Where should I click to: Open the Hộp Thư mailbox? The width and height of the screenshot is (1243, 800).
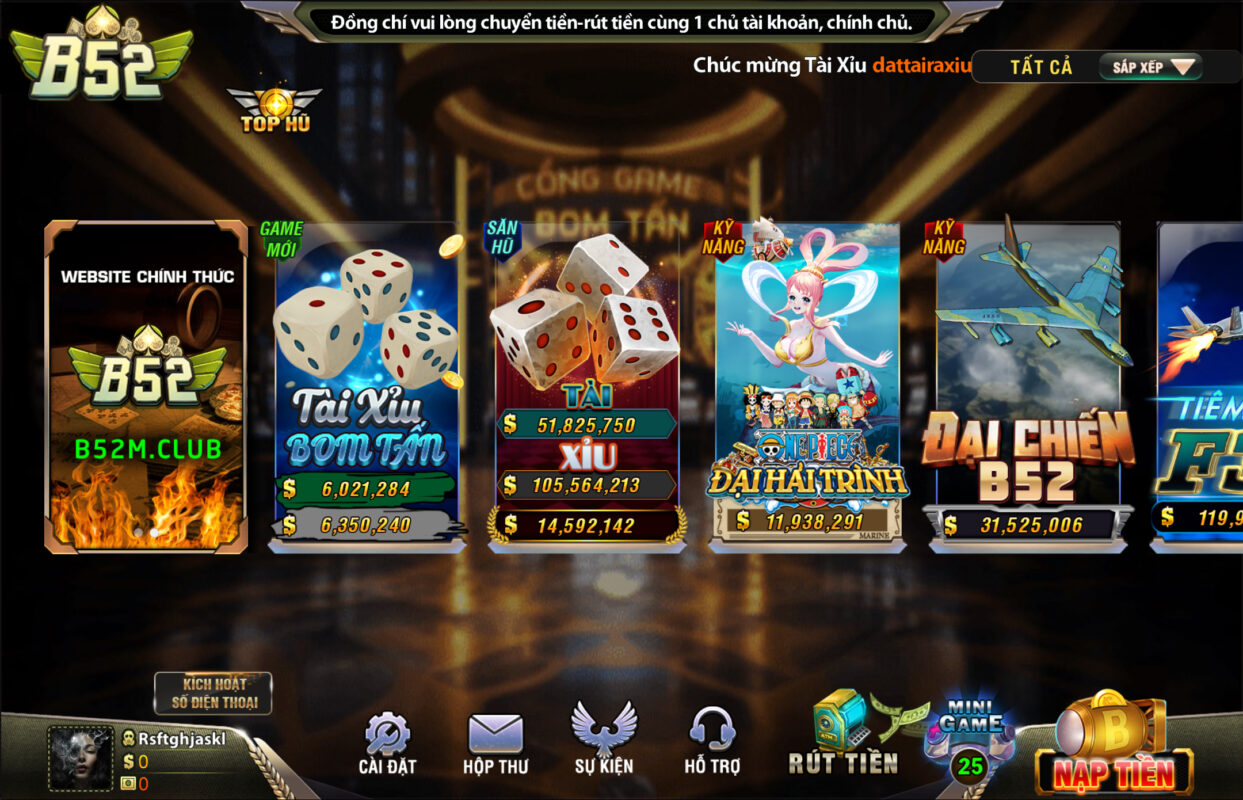pyautogui.click(x=496, y=743)
